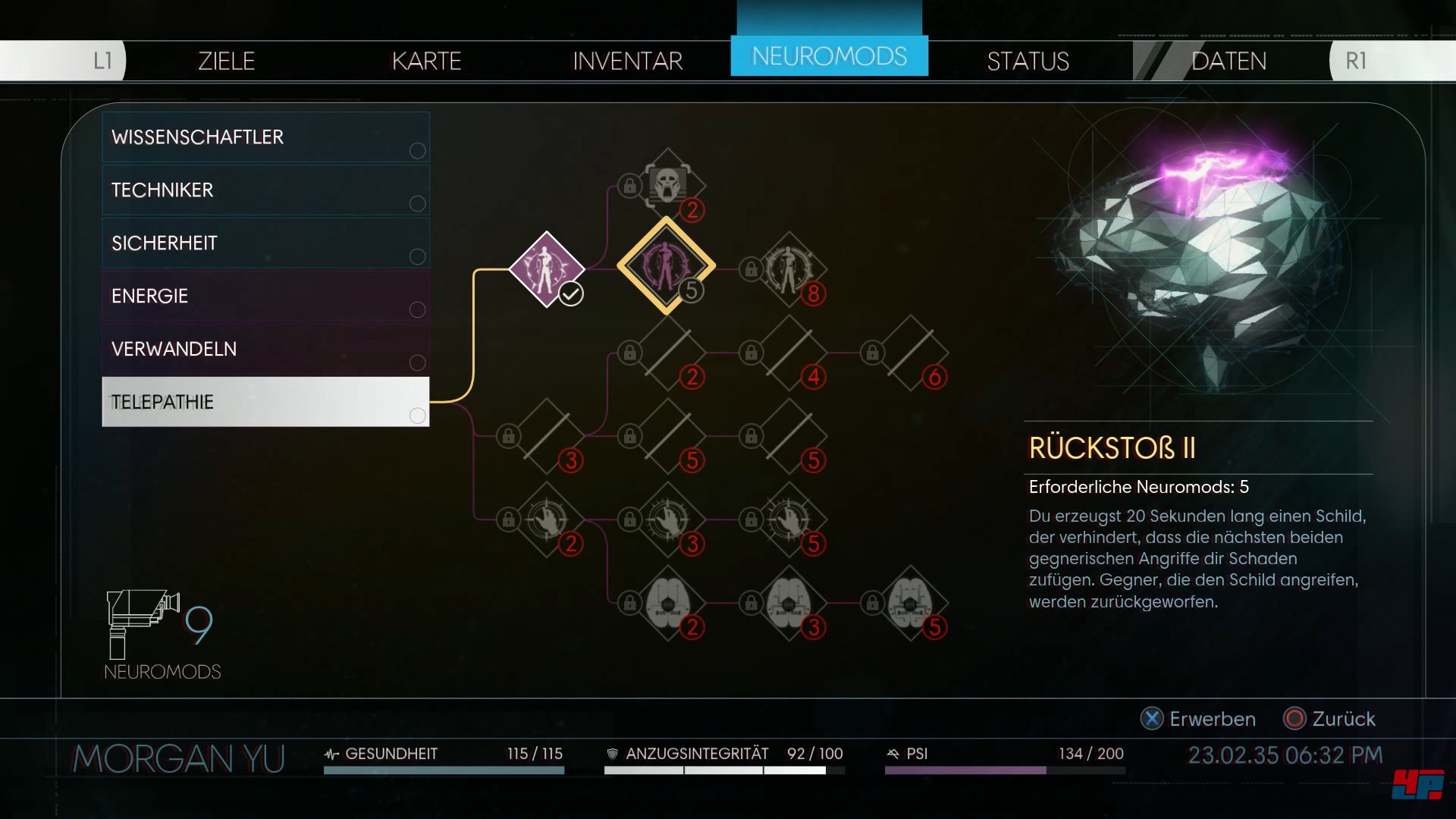Open the DATEN tab

1228,61
